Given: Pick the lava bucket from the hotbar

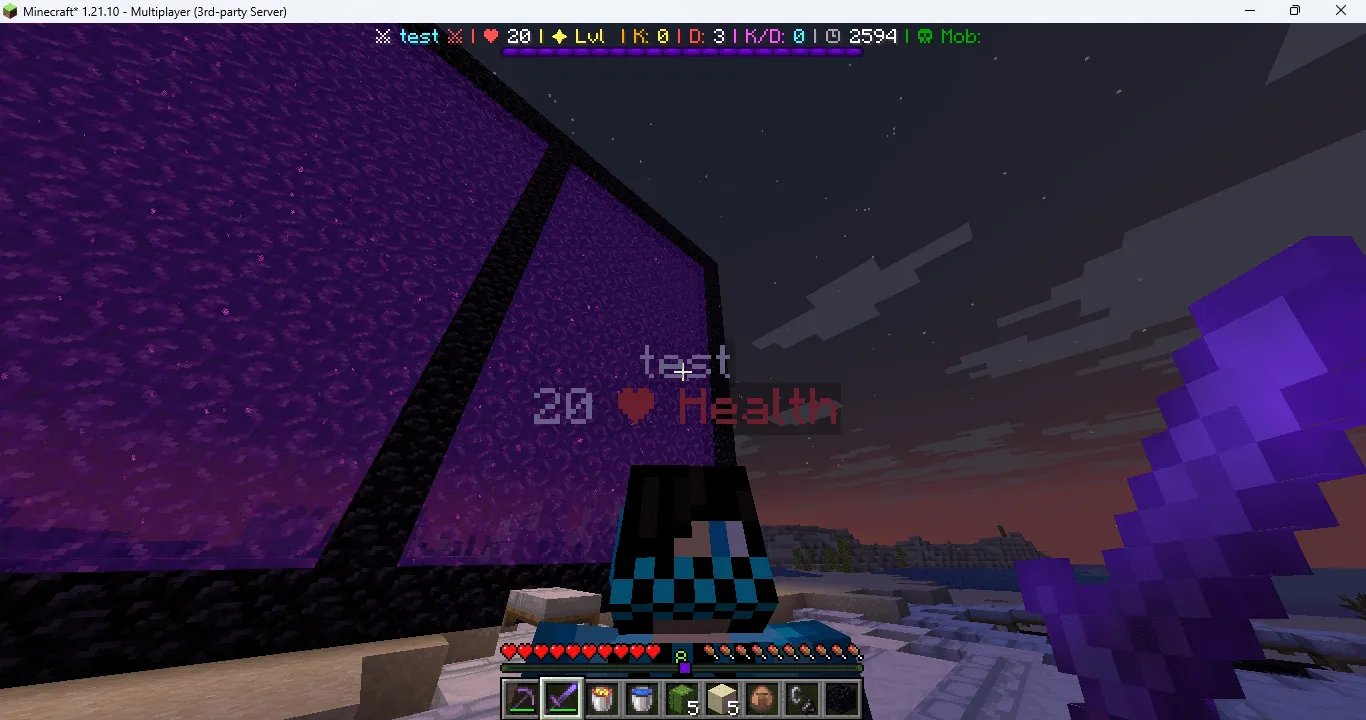Looking at the screenshot, I should 601,699.
